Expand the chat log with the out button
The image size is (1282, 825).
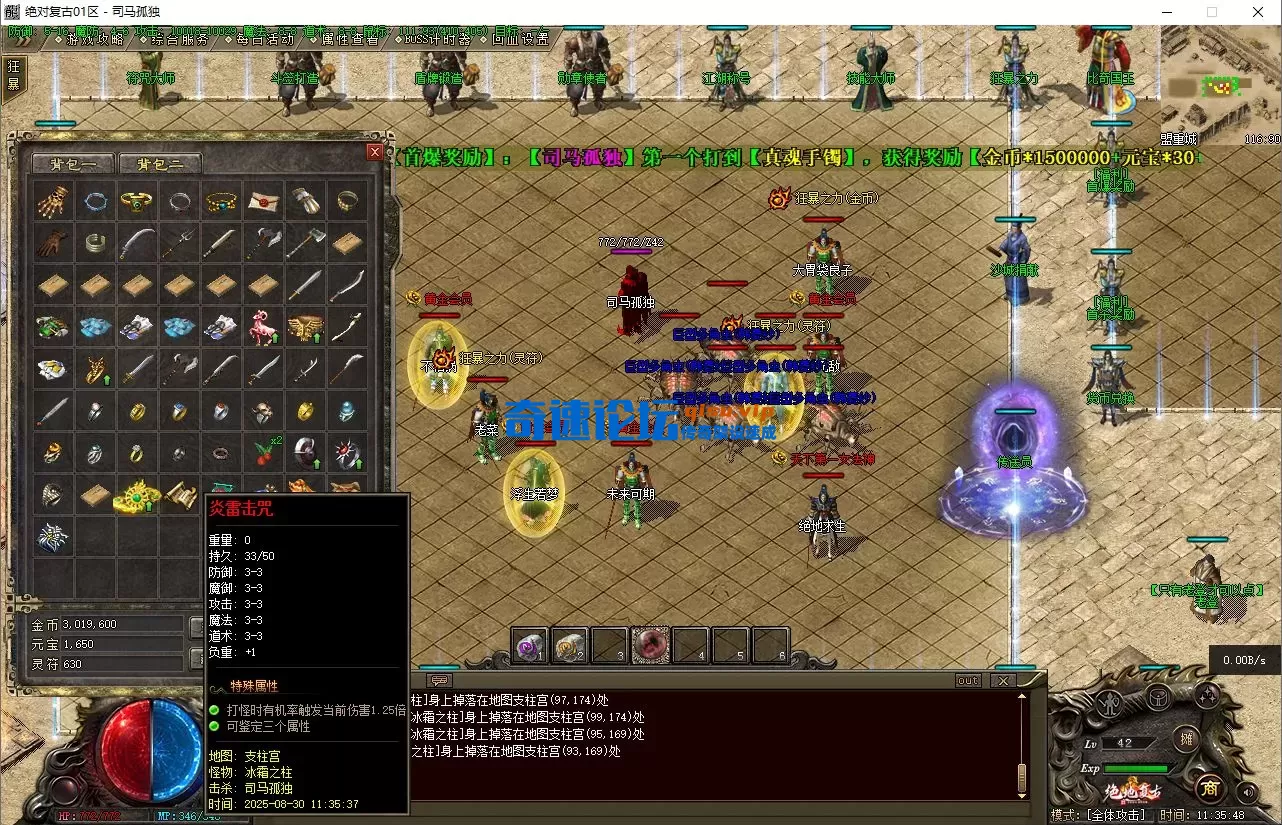(x=966, y=680)
